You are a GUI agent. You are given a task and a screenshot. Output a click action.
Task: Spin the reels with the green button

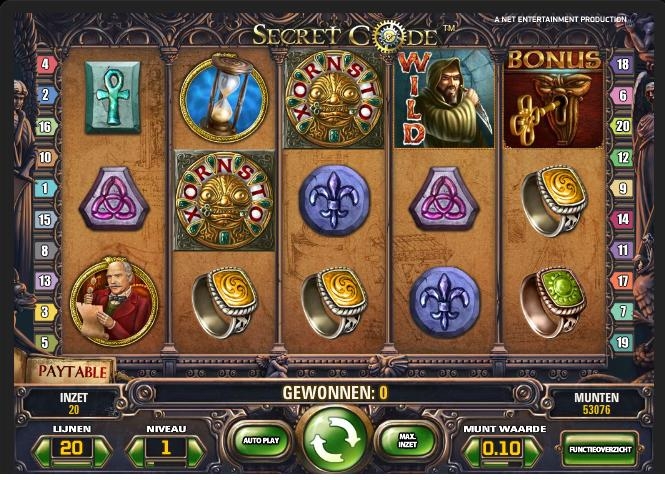(332, 440)
